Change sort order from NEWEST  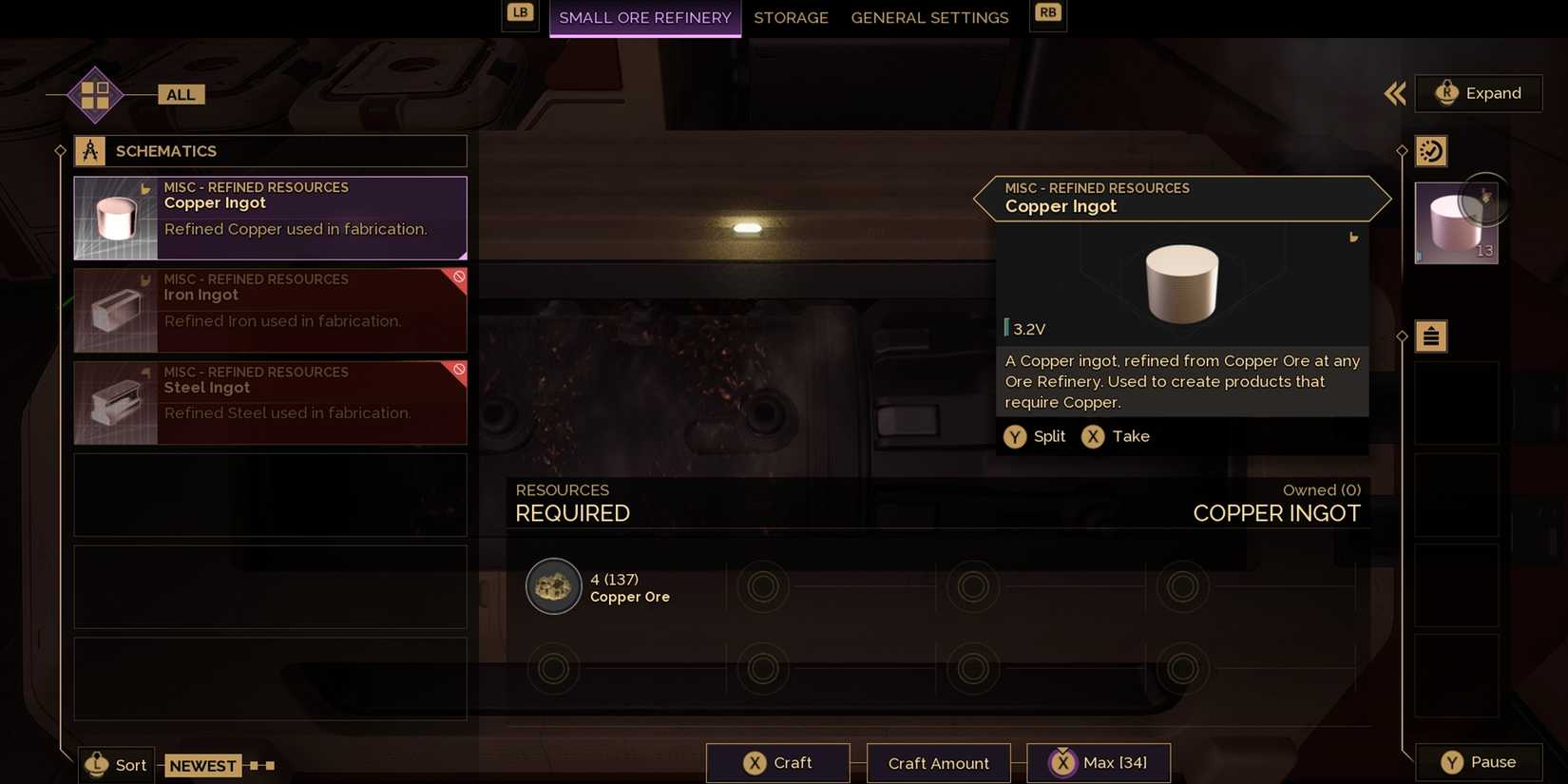[202, 765]
